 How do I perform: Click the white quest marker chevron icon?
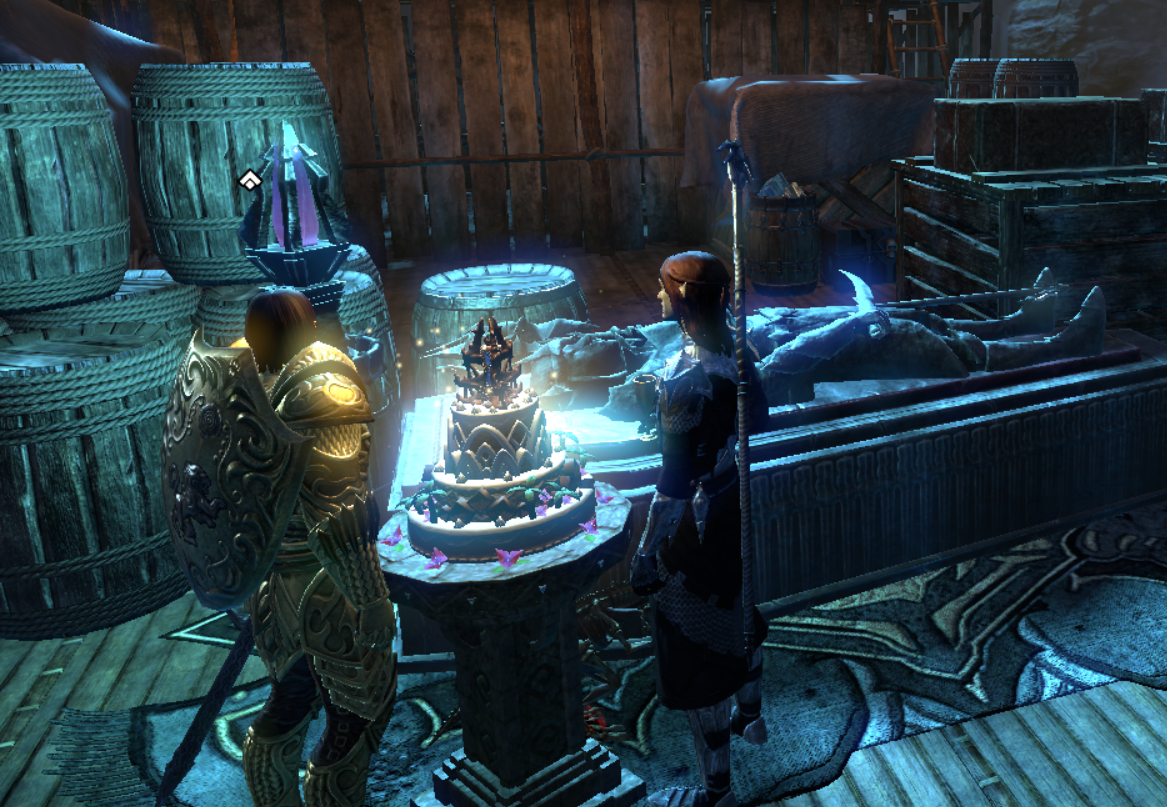click(x=249, y=181)
